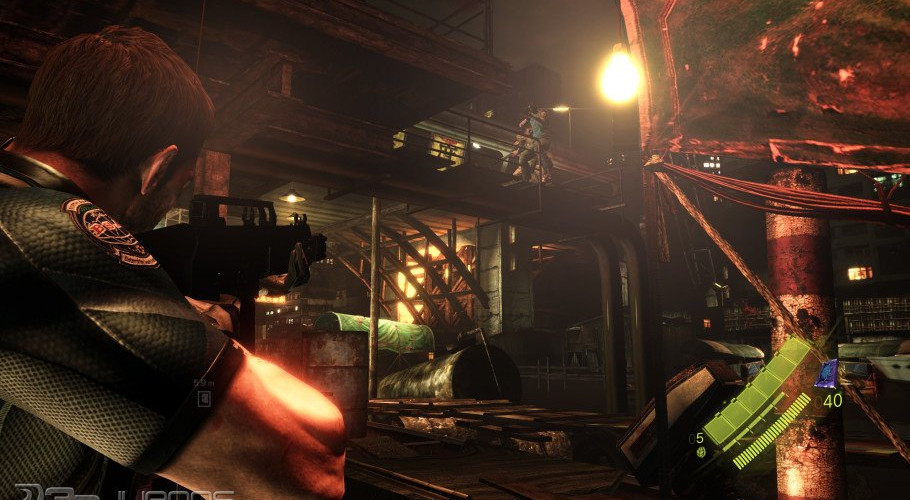Click the objective door waypoint marker
The image size is (910, 500).
pos(204,398)
